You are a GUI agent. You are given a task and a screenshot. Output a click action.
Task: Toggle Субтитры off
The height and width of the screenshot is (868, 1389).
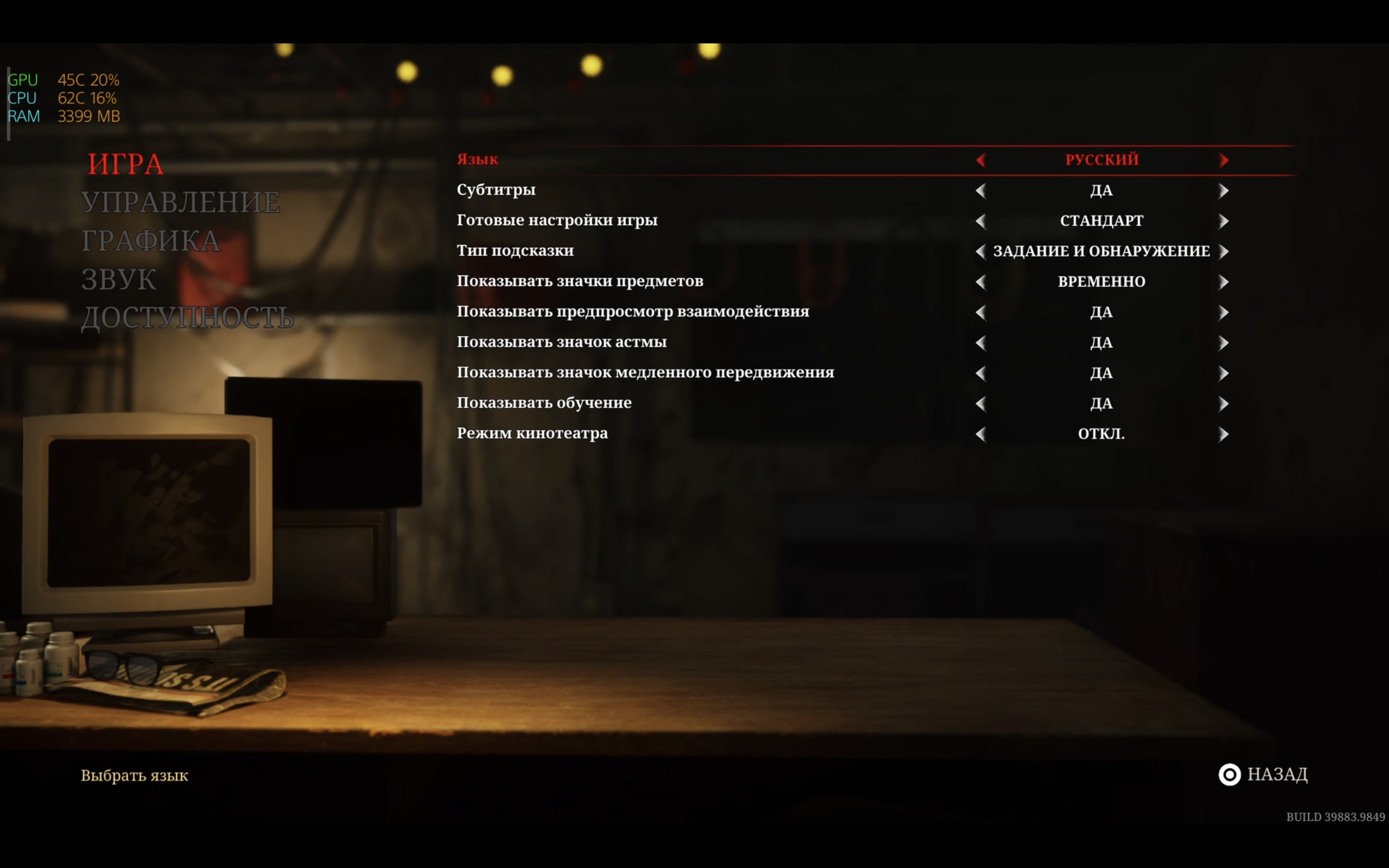tap(1225, 190)
